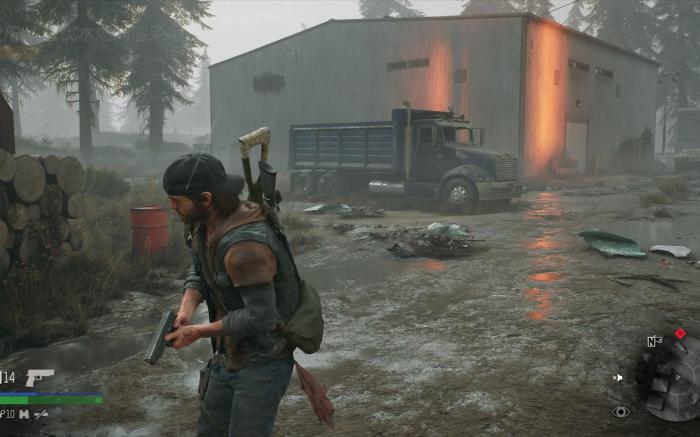Select the equipped pistol weapon icon
Screen dimensions: 700x437
click(39, 377)
